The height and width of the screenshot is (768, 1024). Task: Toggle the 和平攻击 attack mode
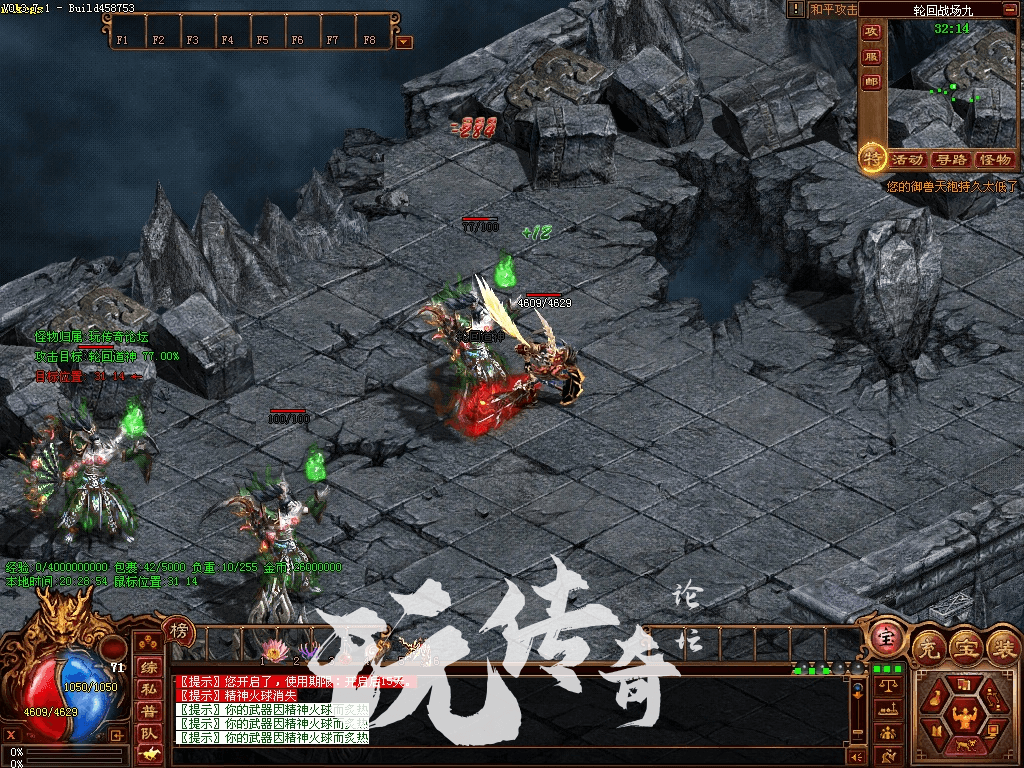(x=833, y=9)
